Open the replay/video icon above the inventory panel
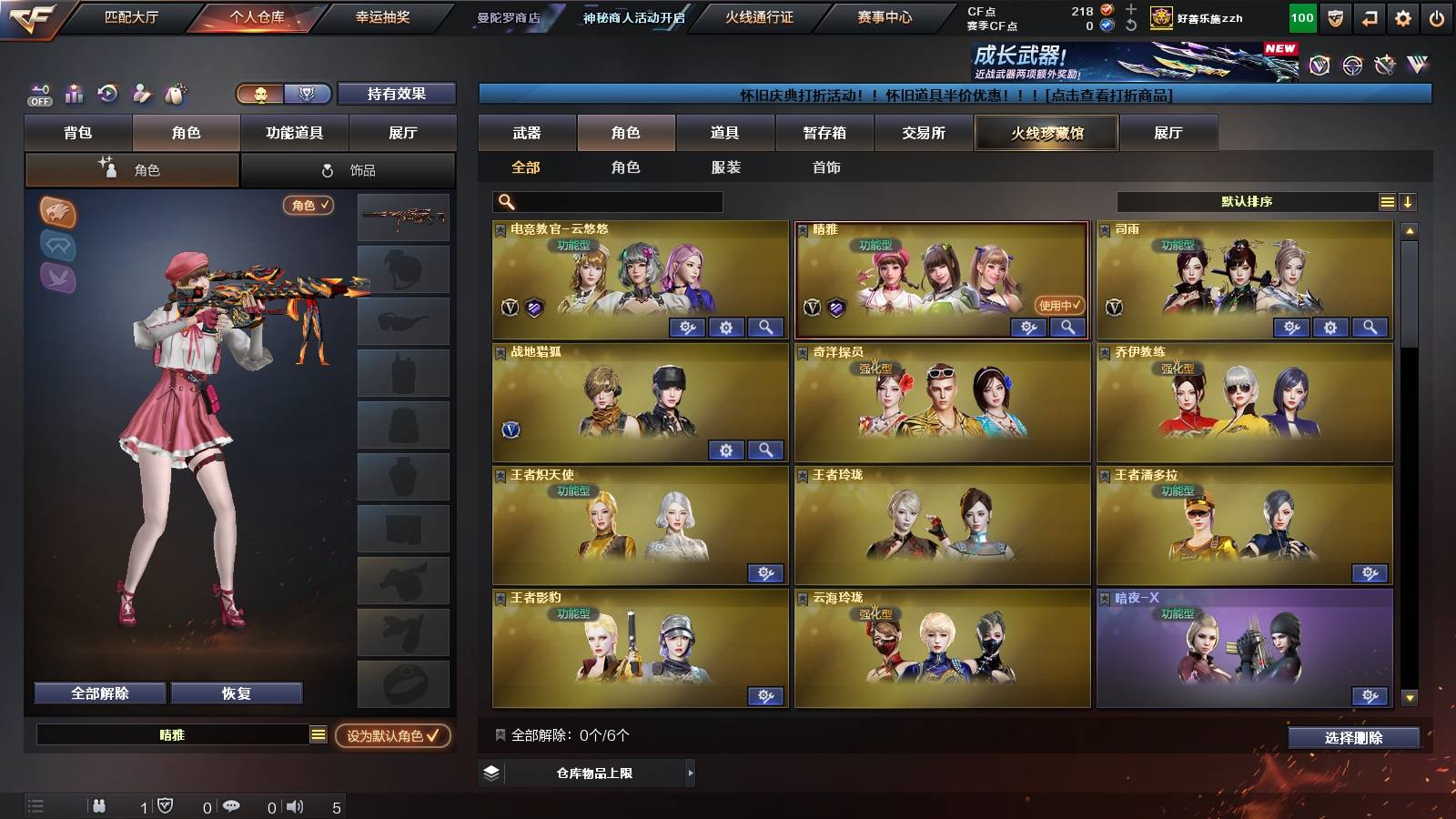 [107, 94]
